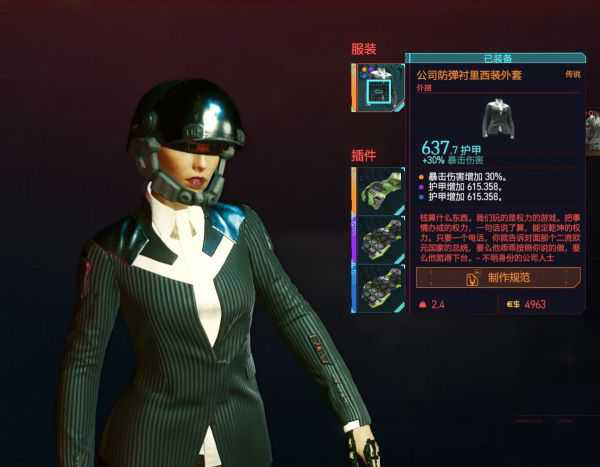Select the equipped suit jacket clothing slot
Screen dimensions: 600x467
tap(379, 88)
